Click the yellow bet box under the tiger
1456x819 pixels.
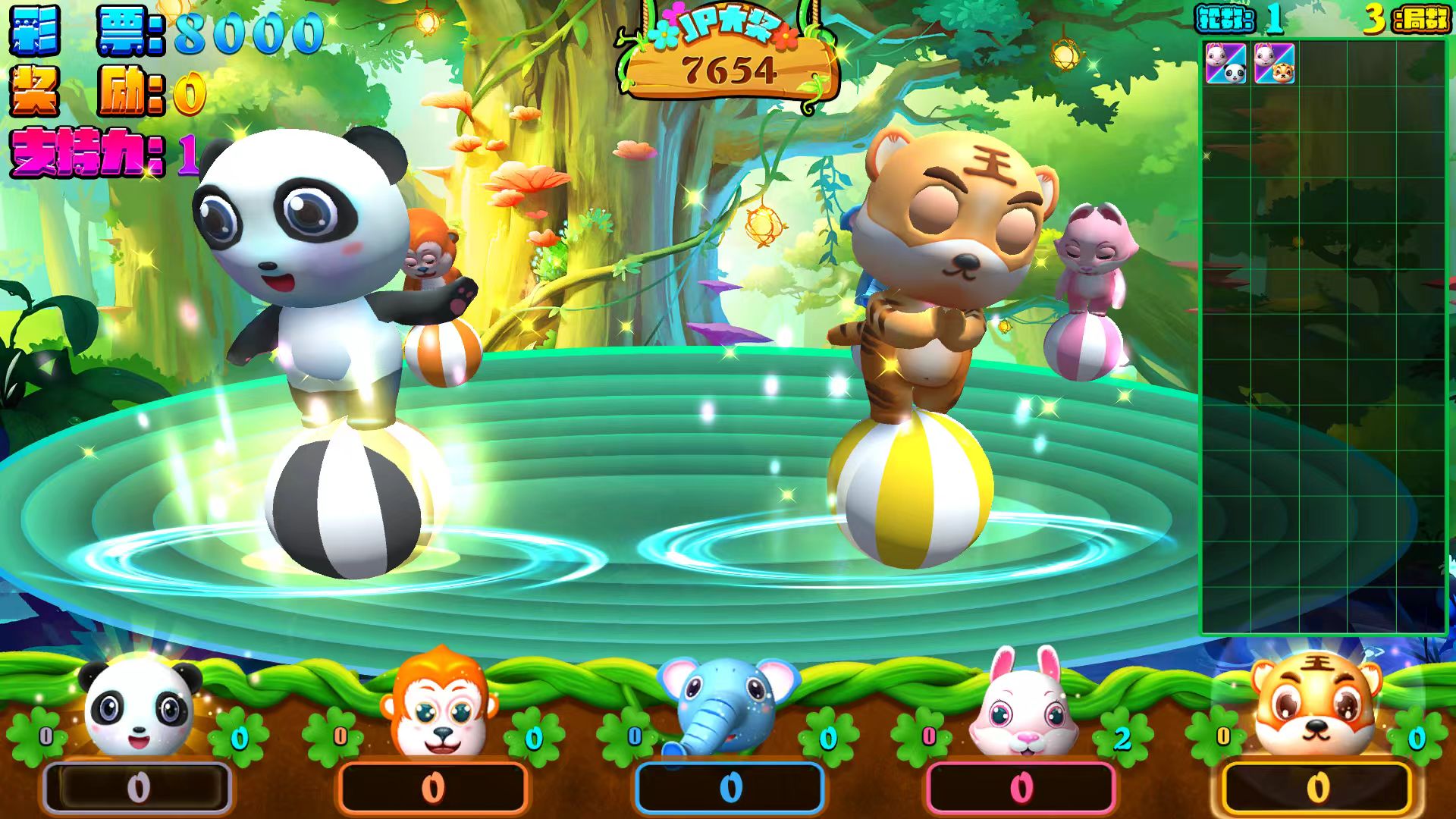click(x=1317, y=788)
